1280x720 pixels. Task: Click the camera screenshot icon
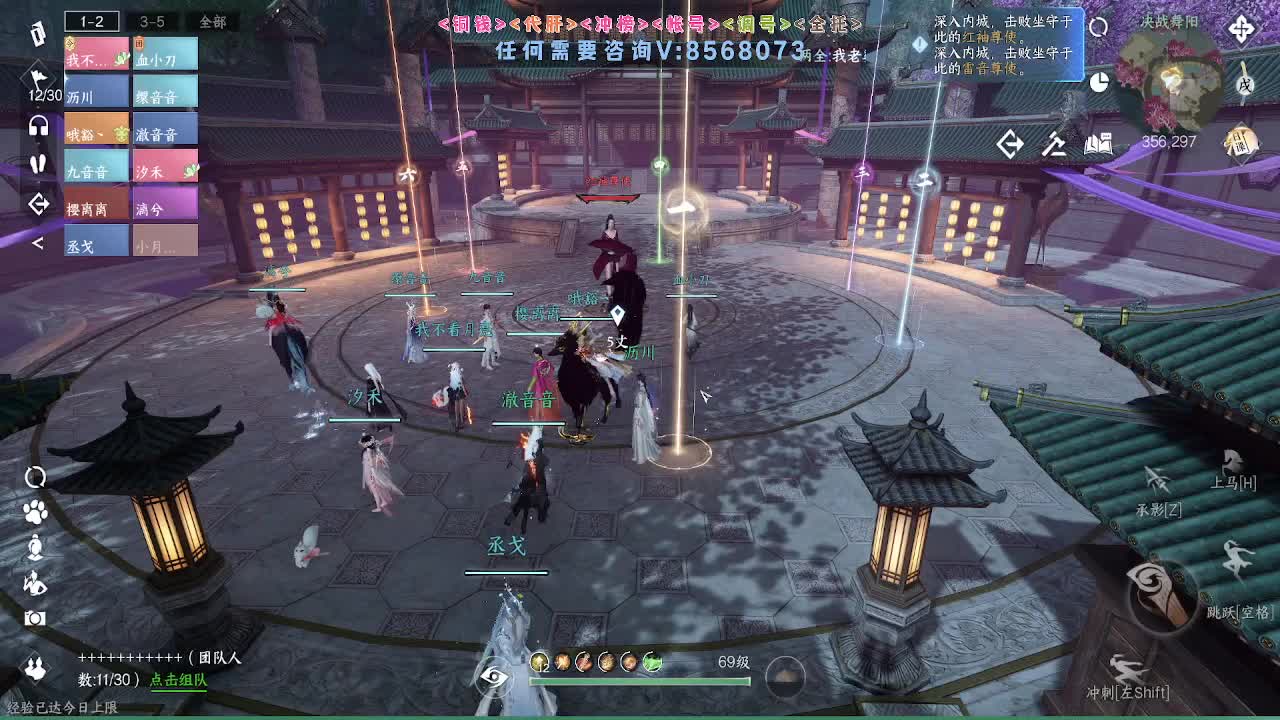tap(34, 617)
